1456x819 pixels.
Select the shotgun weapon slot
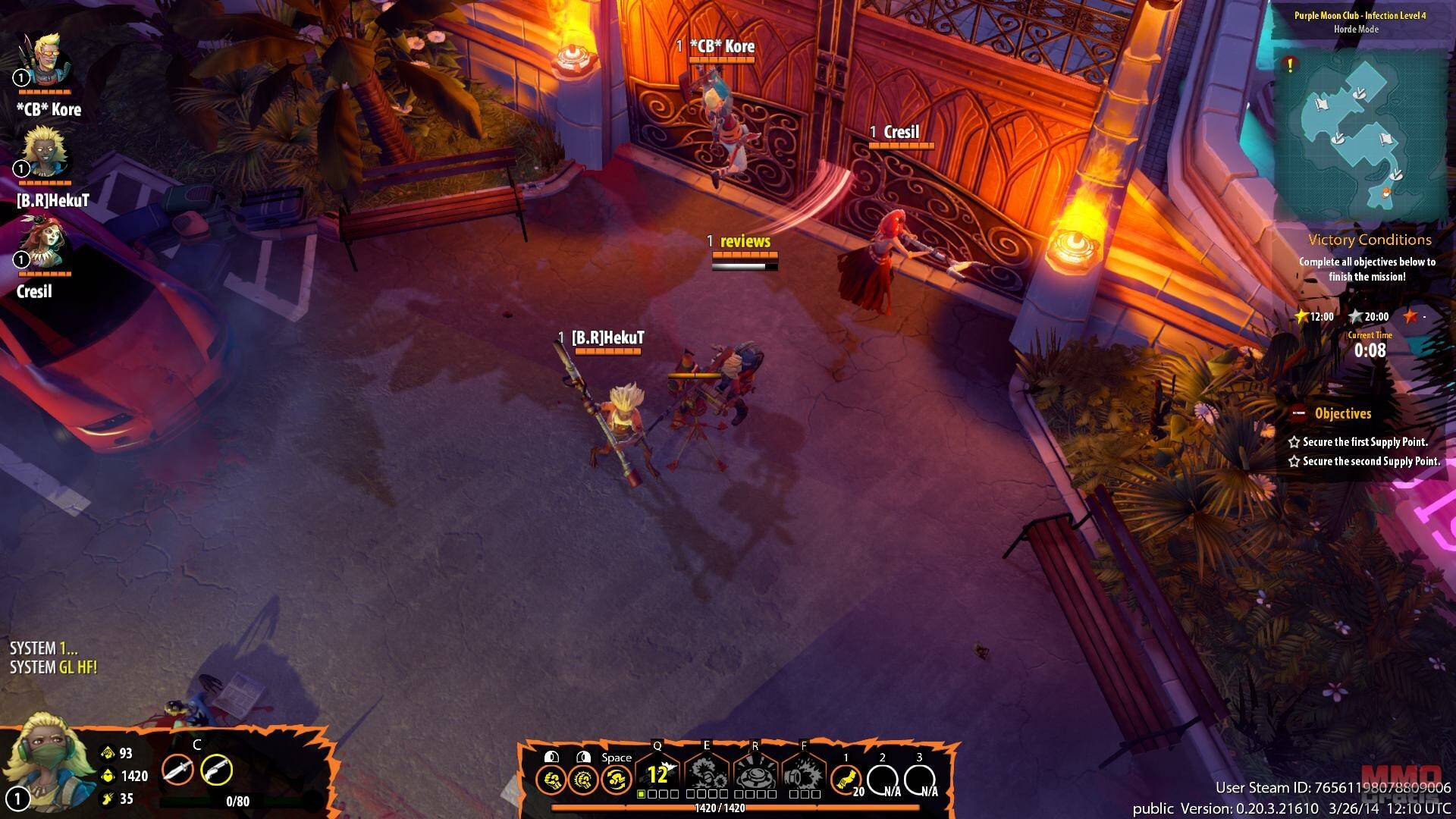[x=216, y=770]
